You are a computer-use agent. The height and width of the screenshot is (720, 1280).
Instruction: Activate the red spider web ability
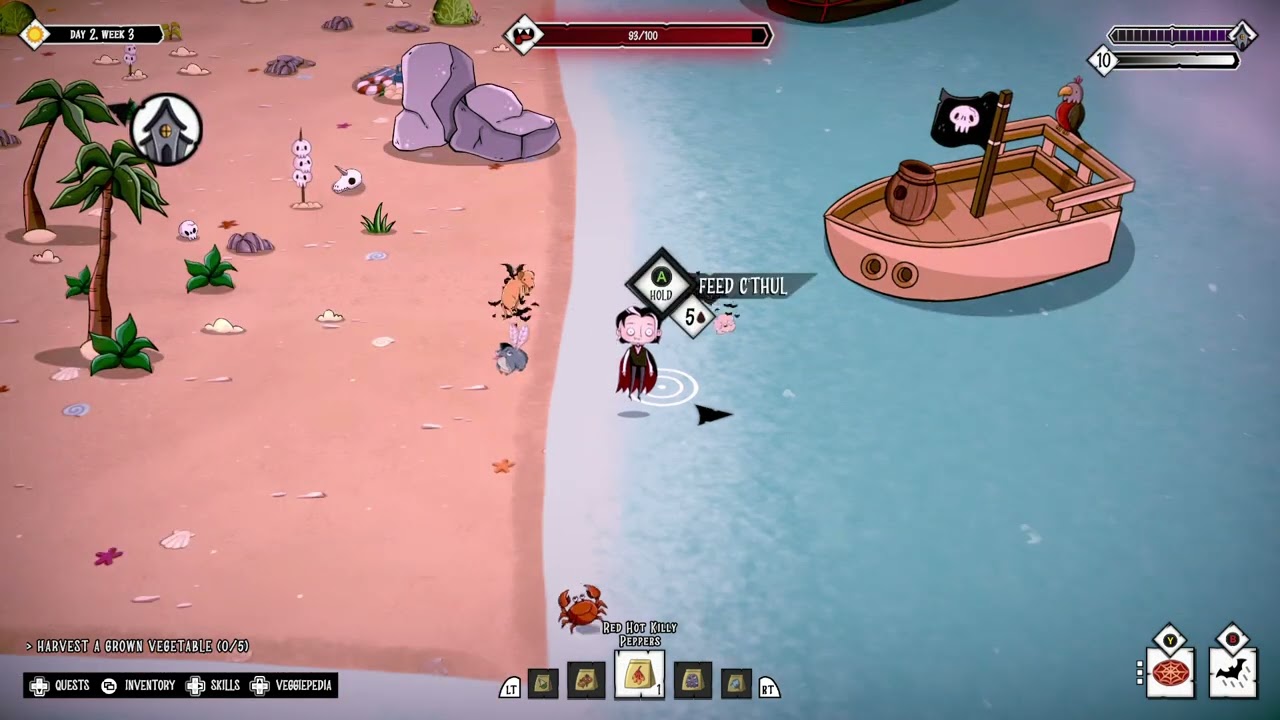coord(1170,673)
